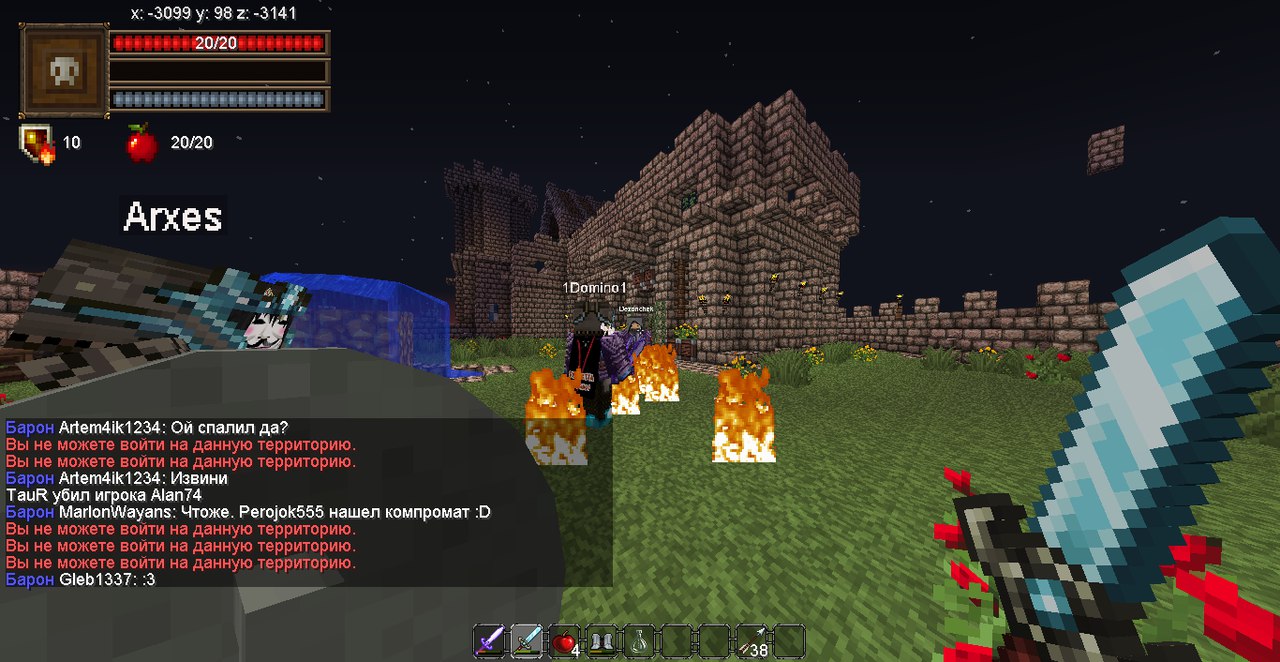Click the MarlonWayans chat message line
The height and width of the screenshot is (662, 1280).
click(248, 512)
